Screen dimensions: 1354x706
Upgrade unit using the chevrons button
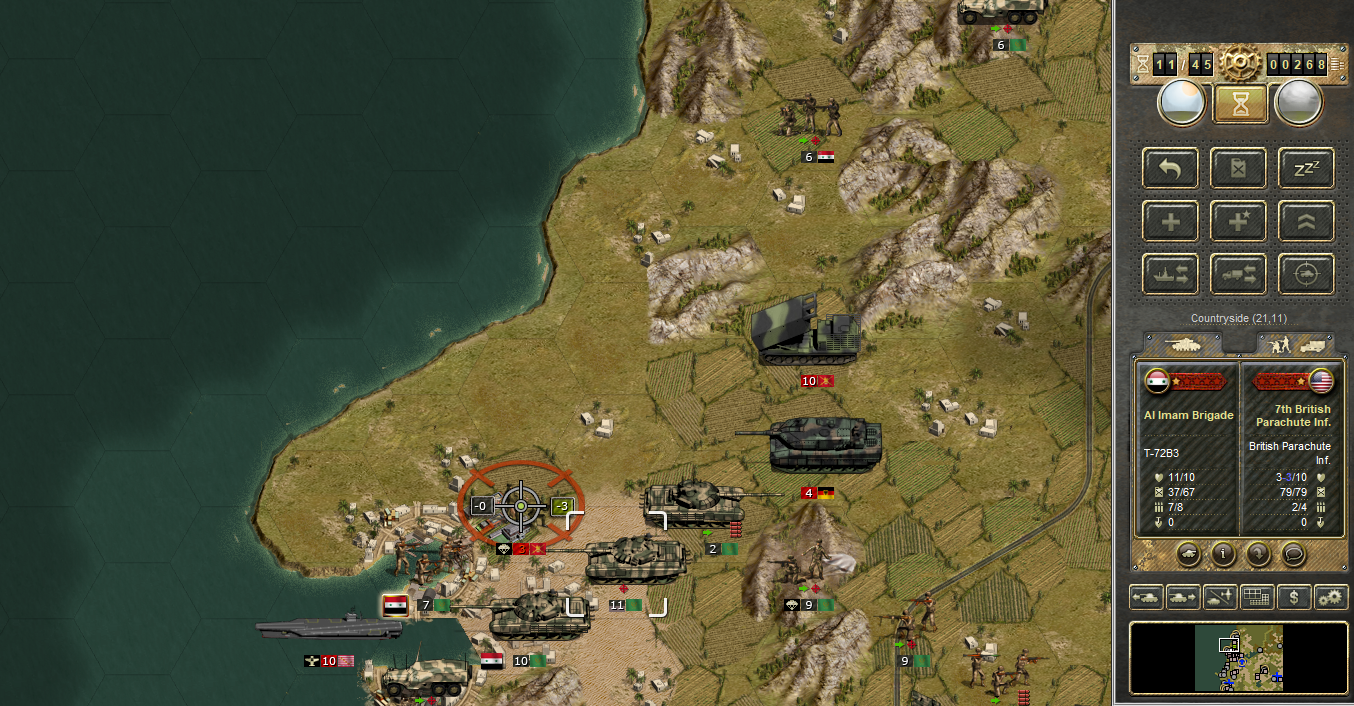[x=1306, y=221]
